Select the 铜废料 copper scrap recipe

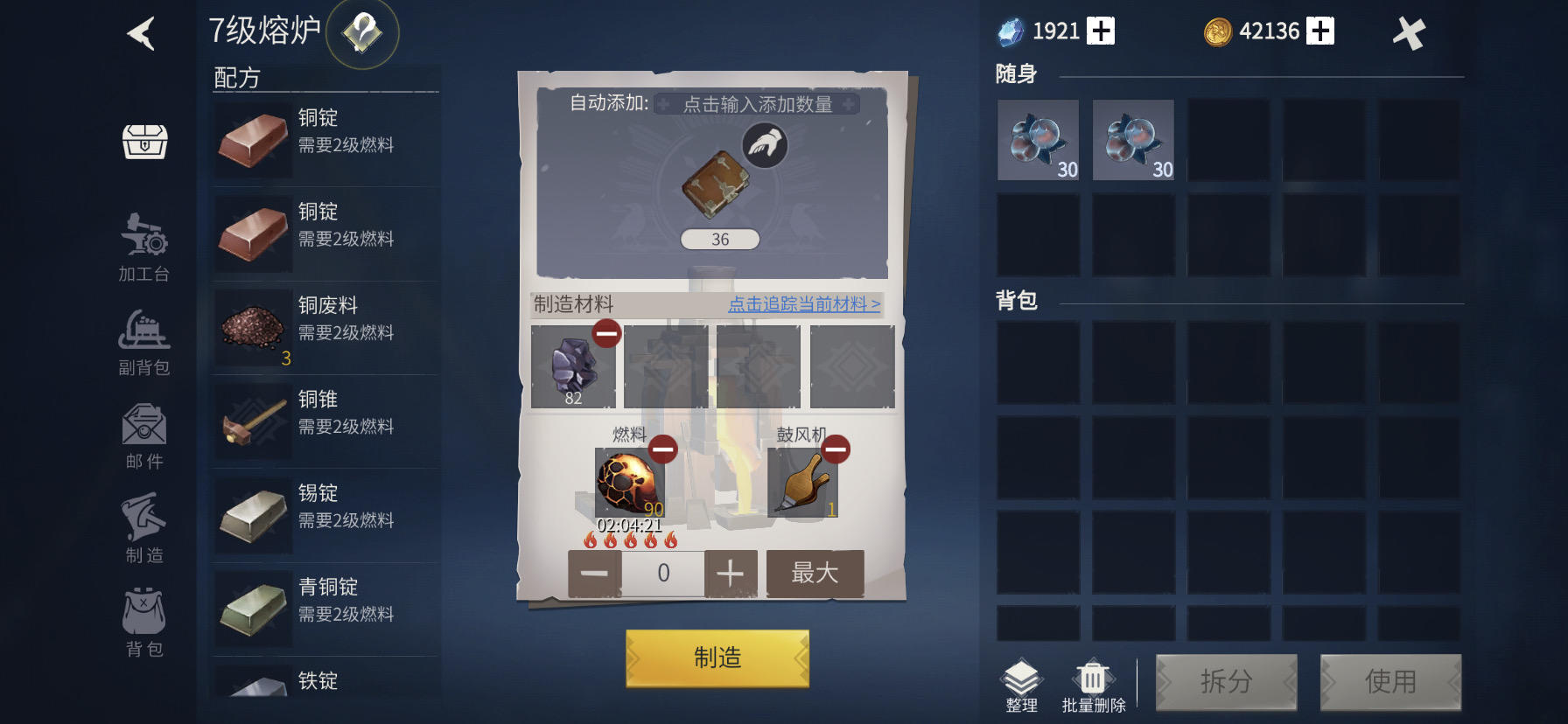pyautogui.click(x=325, y=328)
